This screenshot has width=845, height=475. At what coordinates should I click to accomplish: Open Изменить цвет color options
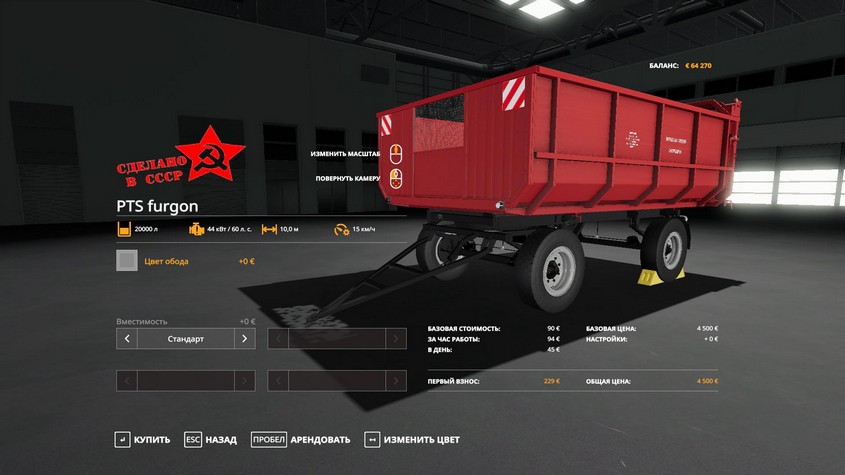pos(412,439)
